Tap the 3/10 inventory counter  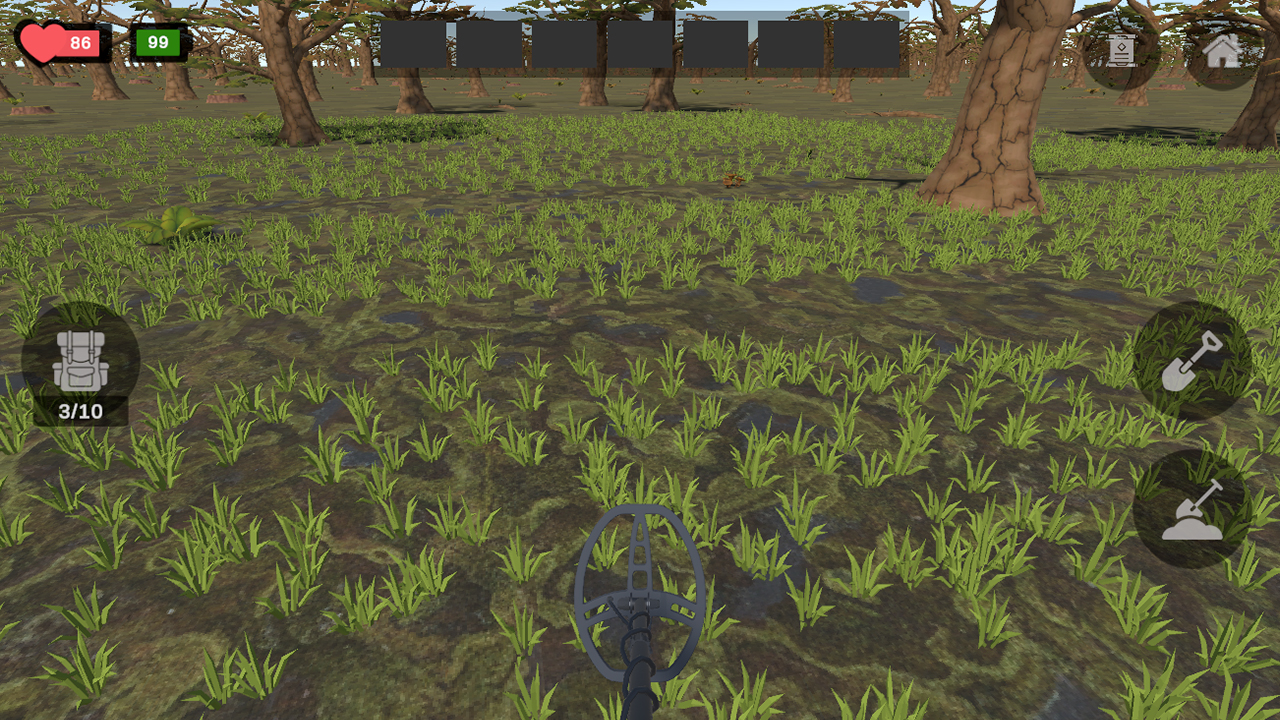(82, 411)
